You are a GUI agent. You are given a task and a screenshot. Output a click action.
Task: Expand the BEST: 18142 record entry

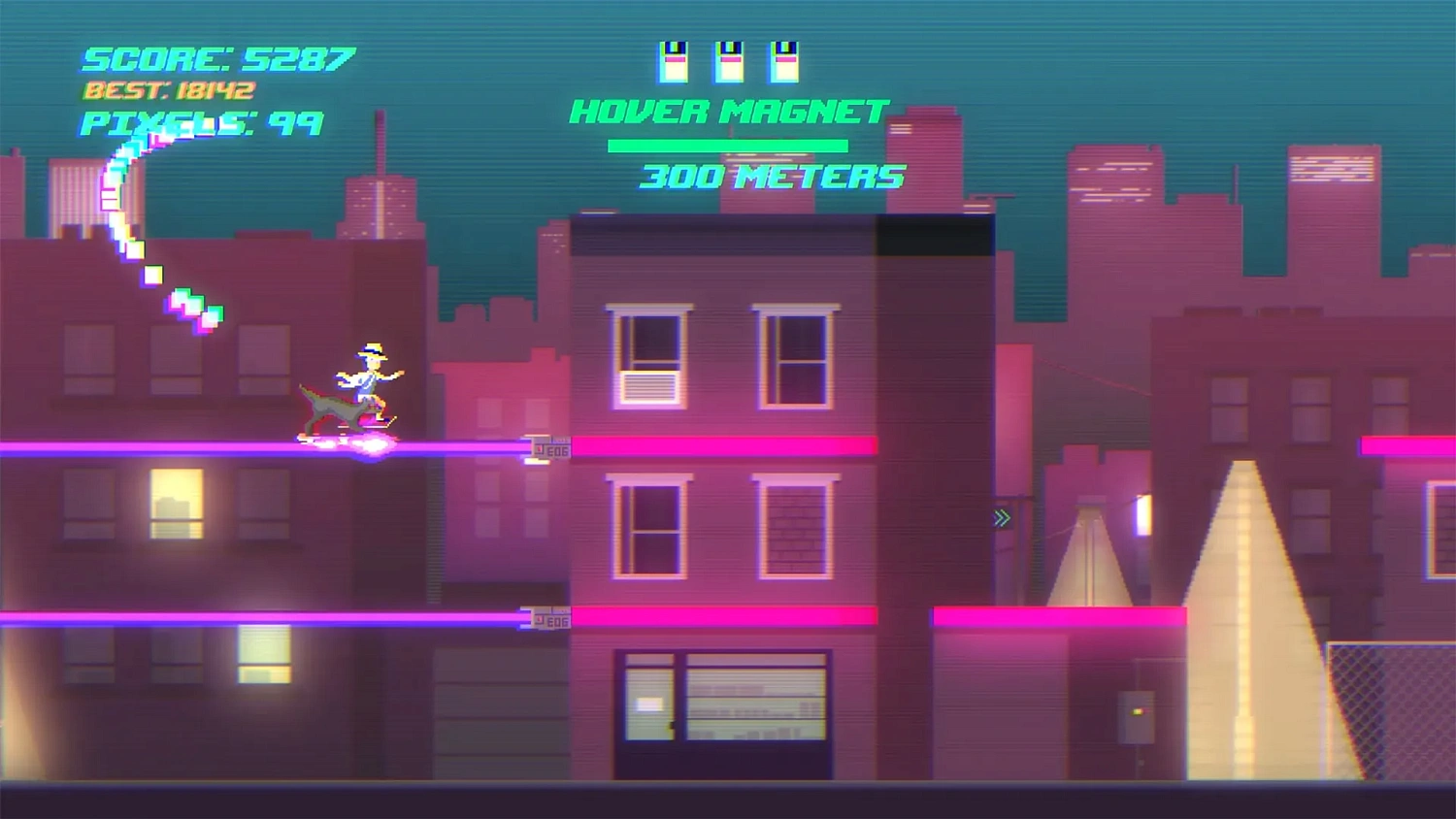(x=167, y=90)
